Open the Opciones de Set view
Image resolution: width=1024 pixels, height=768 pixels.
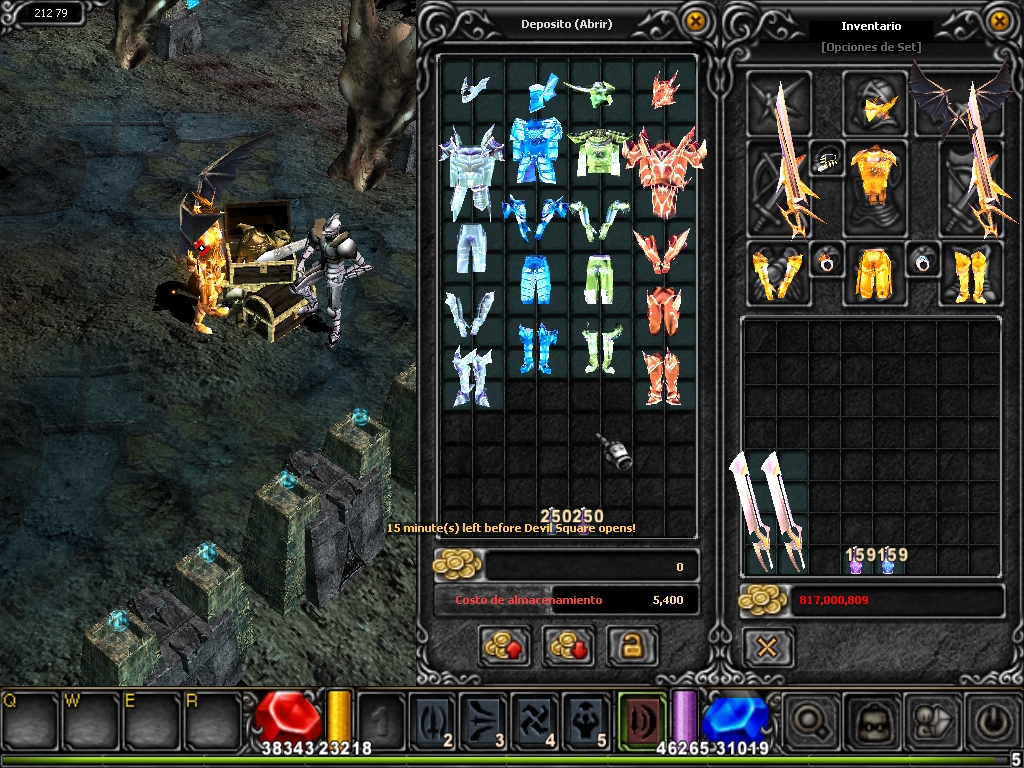coord(870,47)
